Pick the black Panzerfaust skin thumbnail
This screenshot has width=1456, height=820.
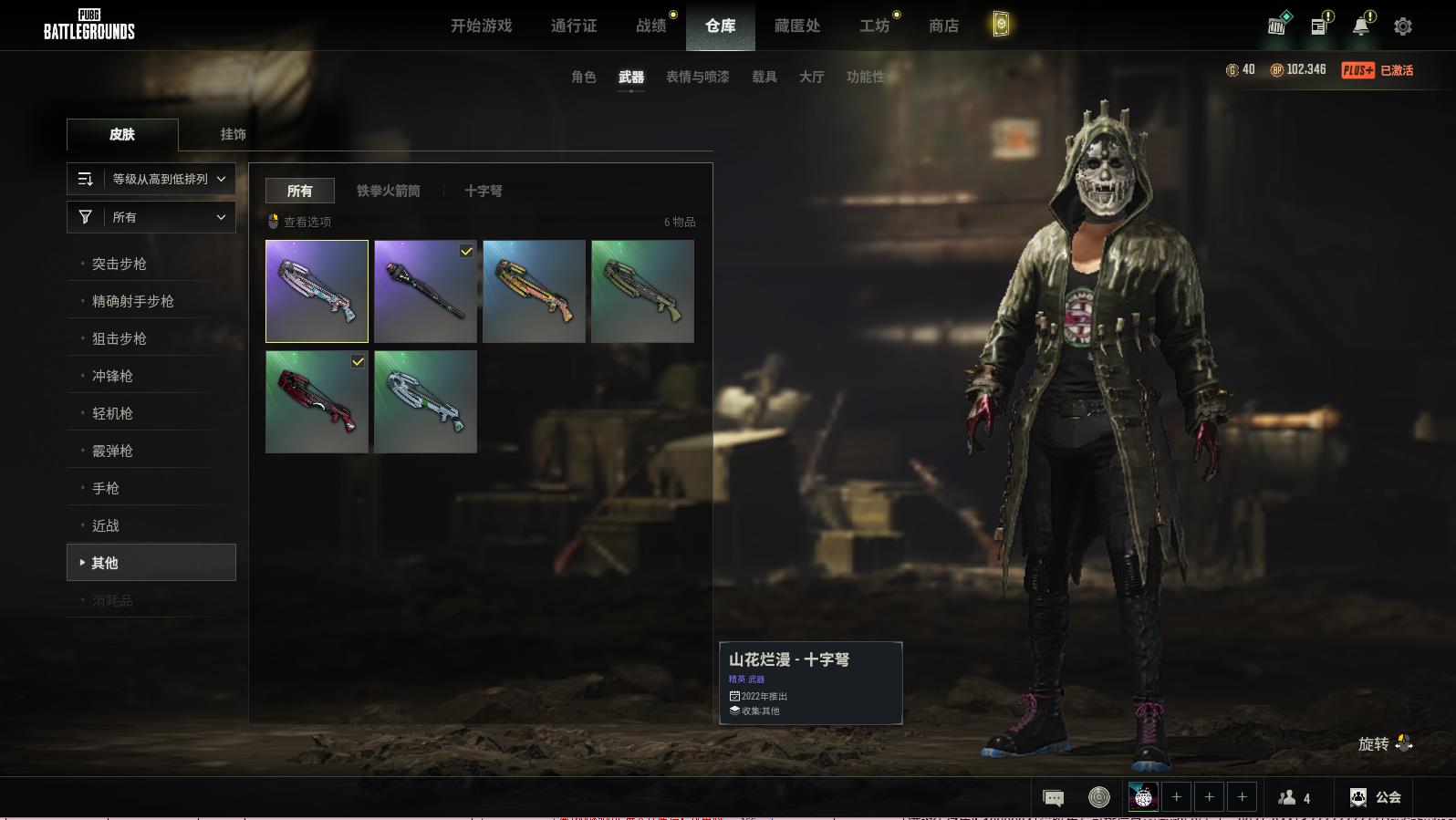click(x=425, y=291)
